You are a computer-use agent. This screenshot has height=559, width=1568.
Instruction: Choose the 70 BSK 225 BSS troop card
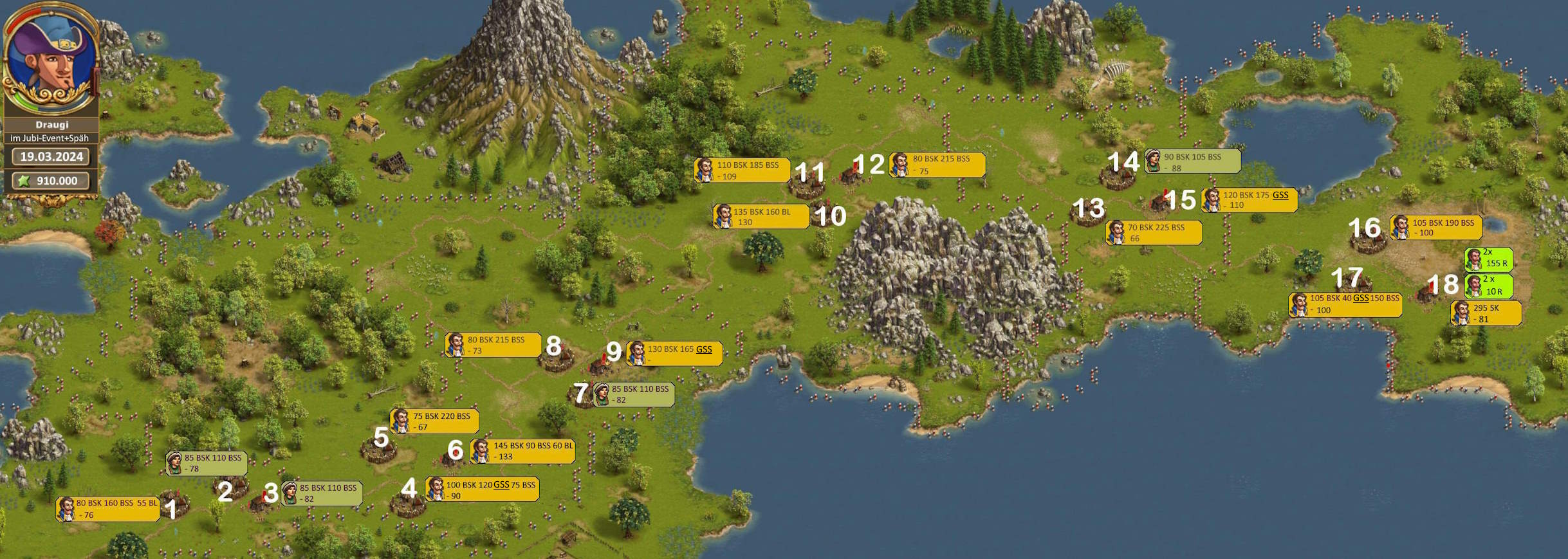click(1154, 232)
